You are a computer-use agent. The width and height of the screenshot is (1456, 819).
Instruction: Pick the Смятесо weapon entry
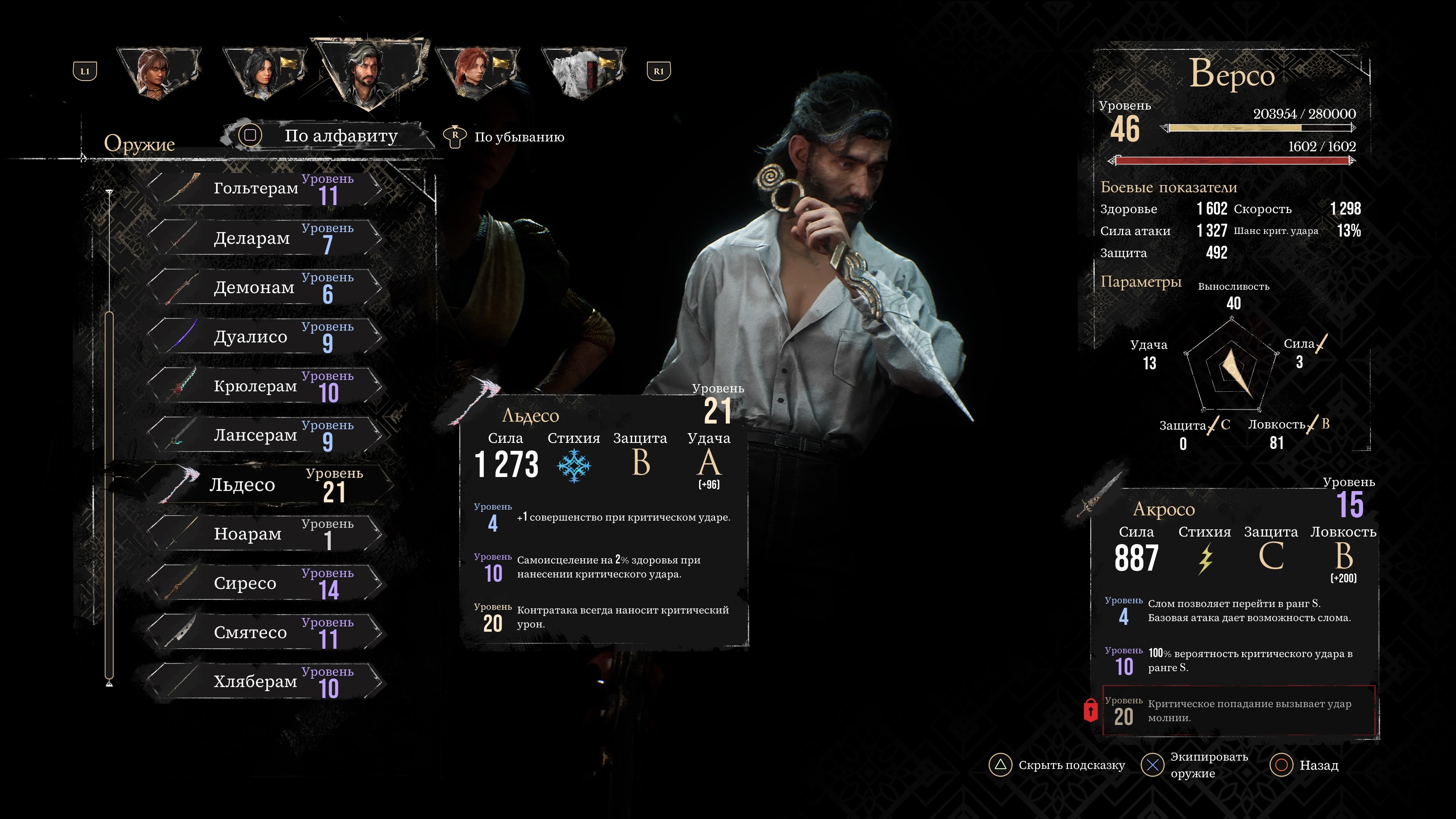point(265,632)
